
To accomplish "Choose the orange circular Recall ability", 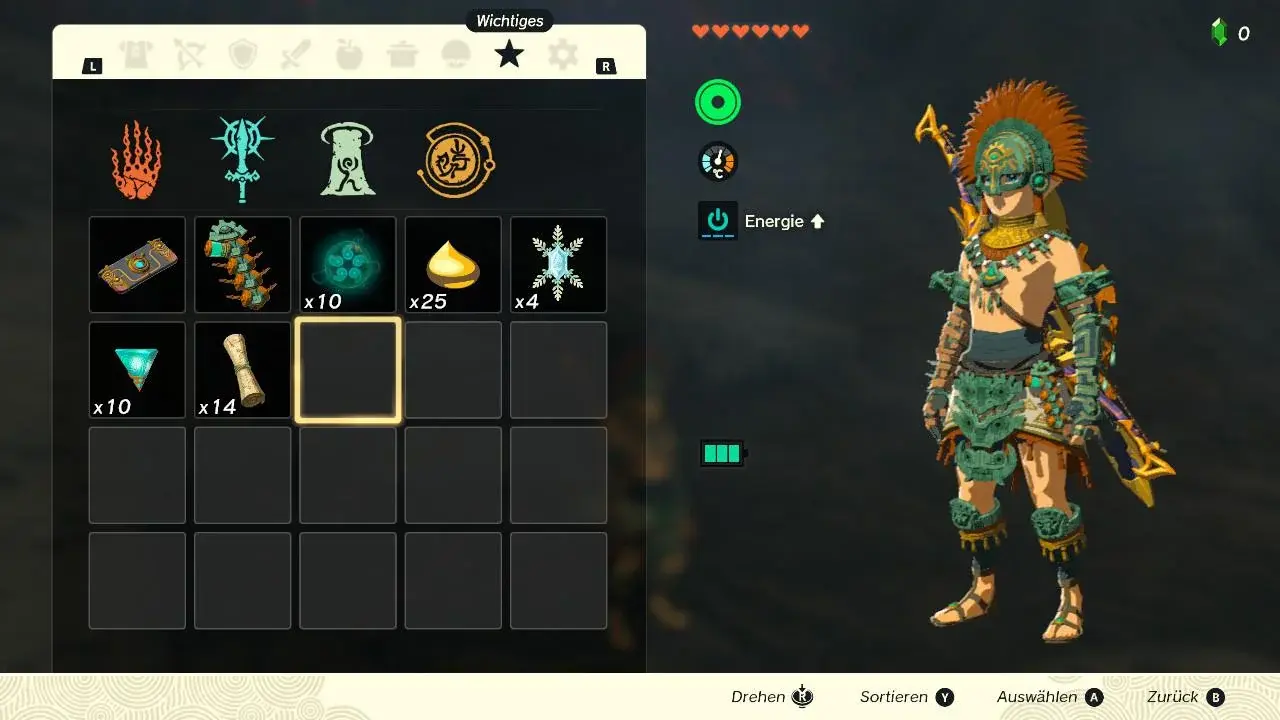I will [x=455, y=160].
